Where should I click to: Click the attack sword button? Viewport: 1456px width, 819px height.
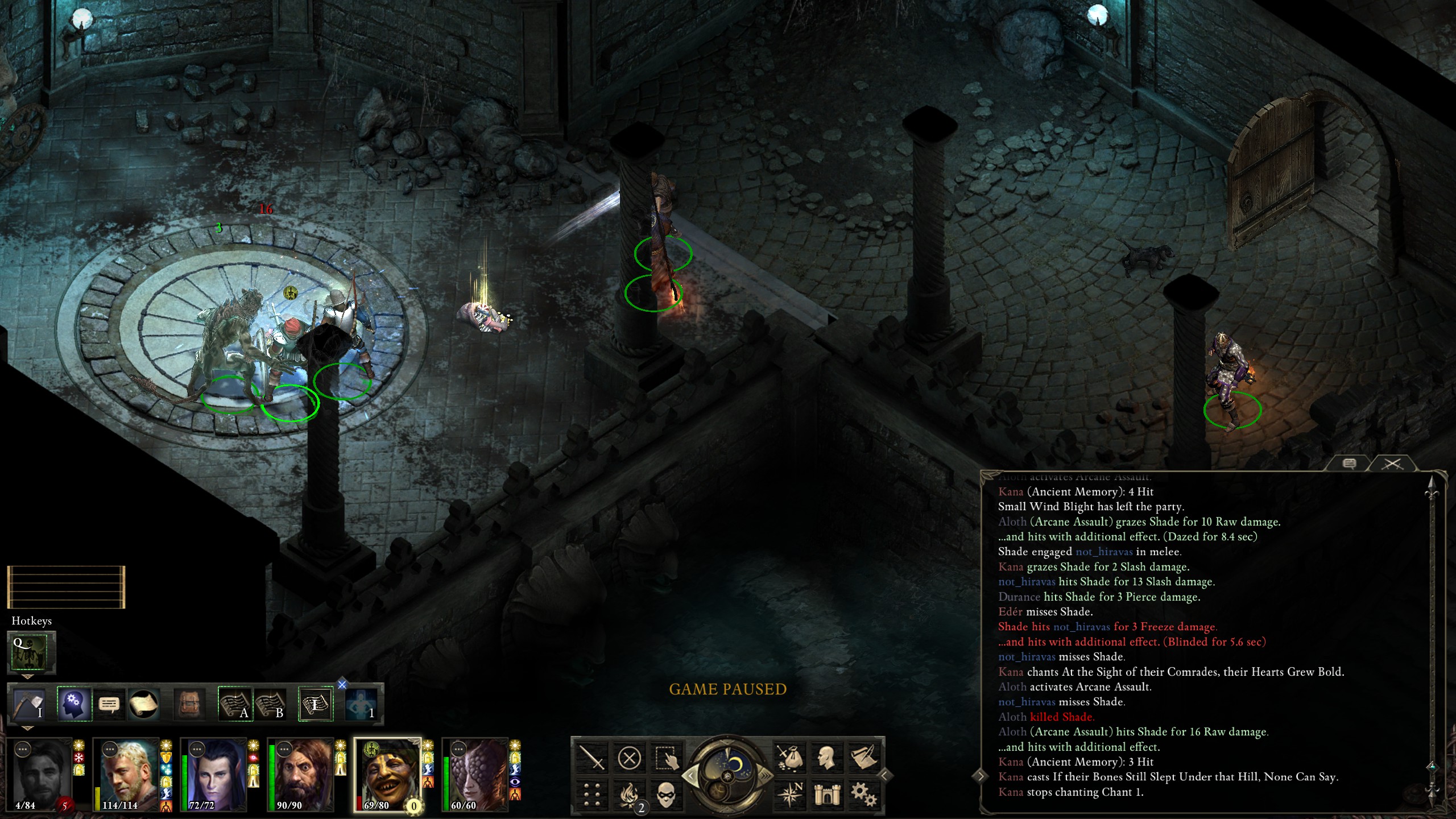click(x=591, y=758)
